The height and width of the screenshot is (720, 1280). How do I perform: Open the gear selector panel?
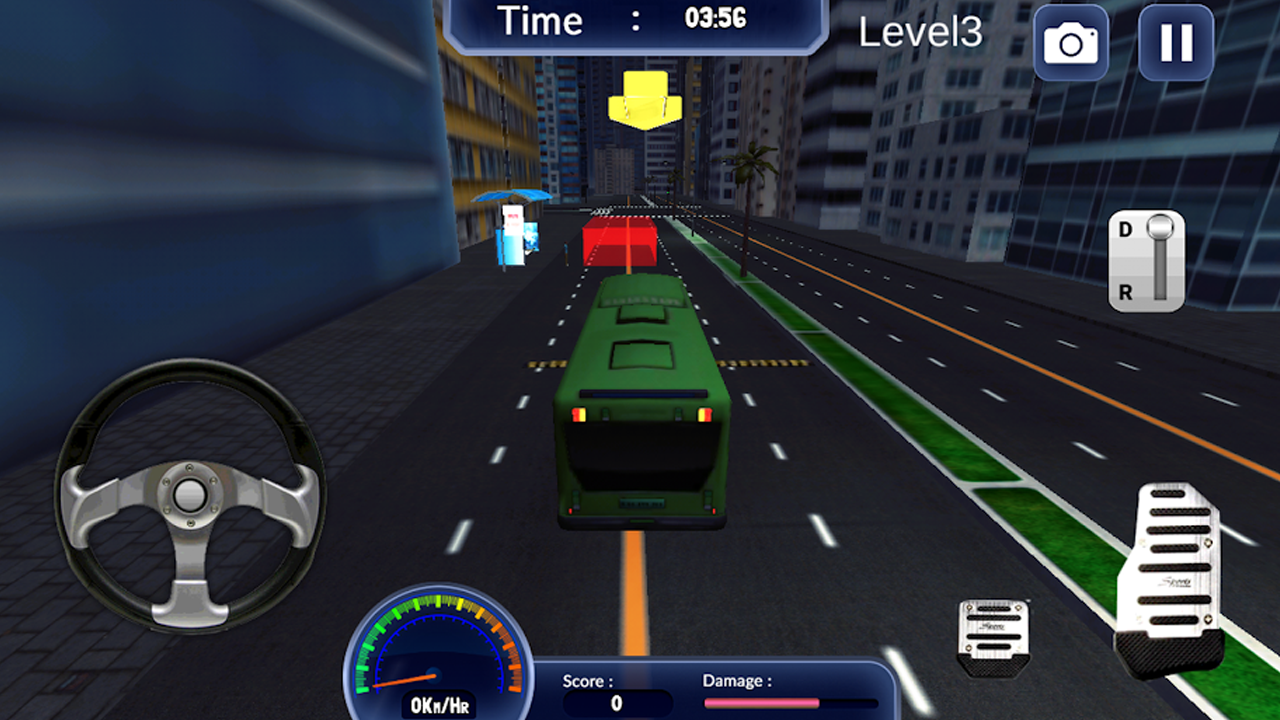[x=1147, y=260]
